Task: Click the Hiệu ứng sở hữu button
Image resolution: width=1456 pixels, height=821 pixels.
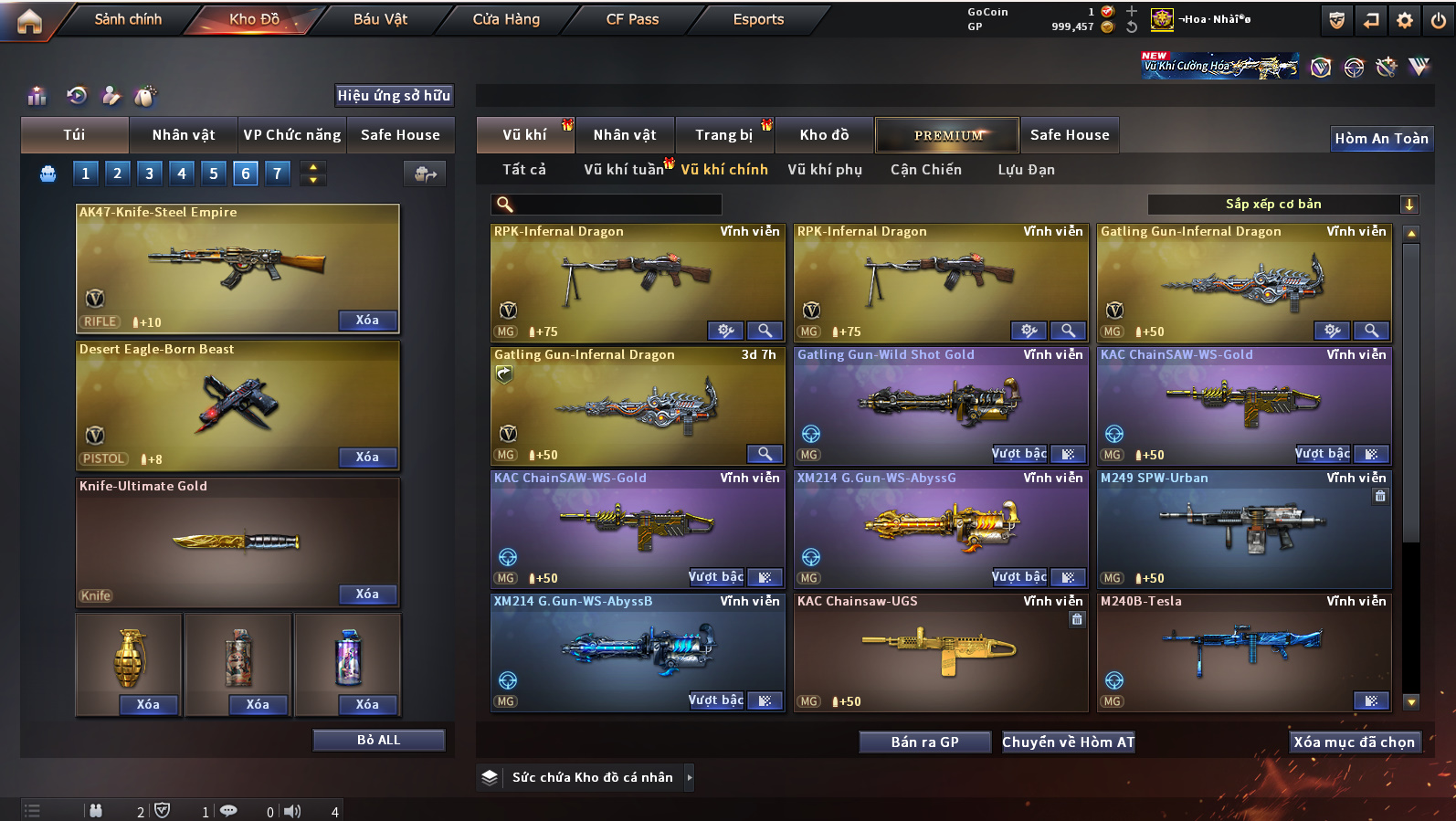Action: tap(394, 96)
